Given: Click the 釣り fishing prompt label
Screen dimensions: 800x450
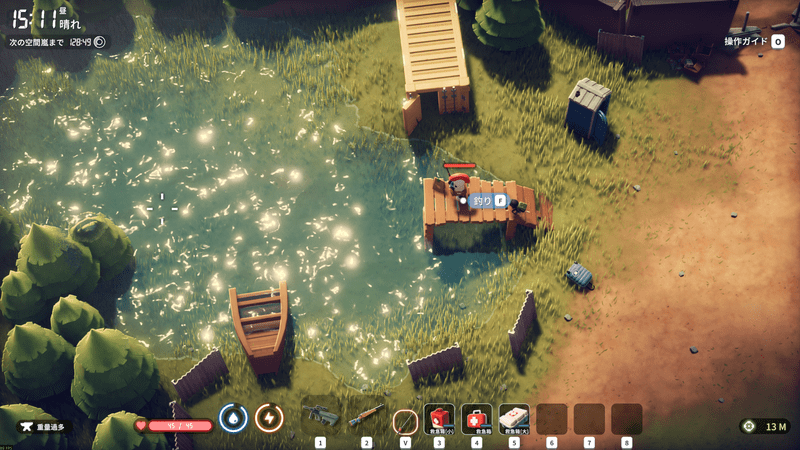Looking at the screenshot, I should pos(483,201).
